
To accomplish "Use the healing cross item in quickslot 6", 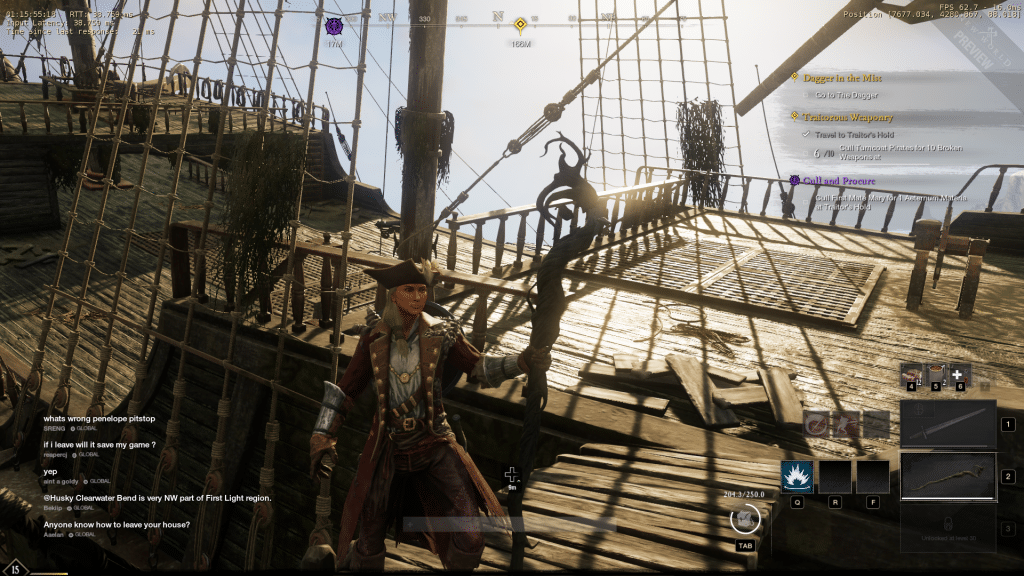I will 960,373.
